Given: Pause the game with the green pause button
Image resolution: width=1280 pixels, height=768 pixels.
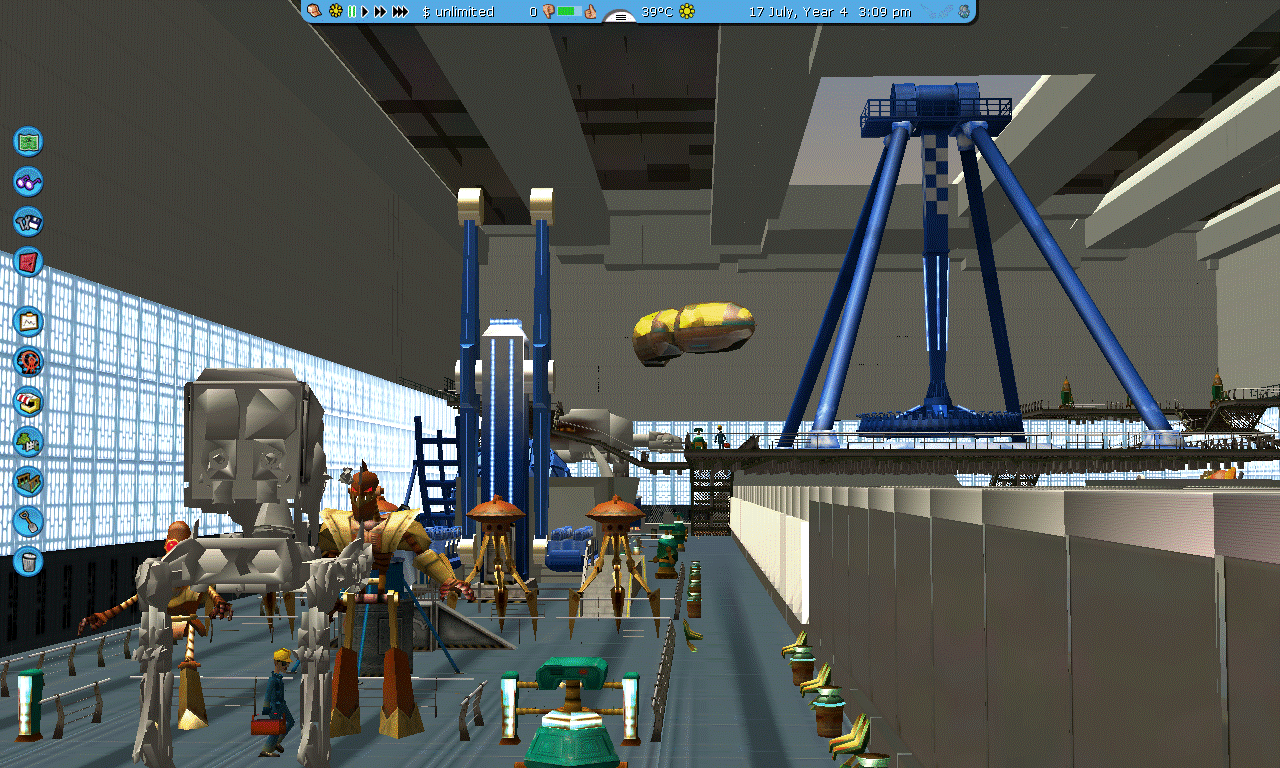Looking at the screenshot, I should pos(352,12).
